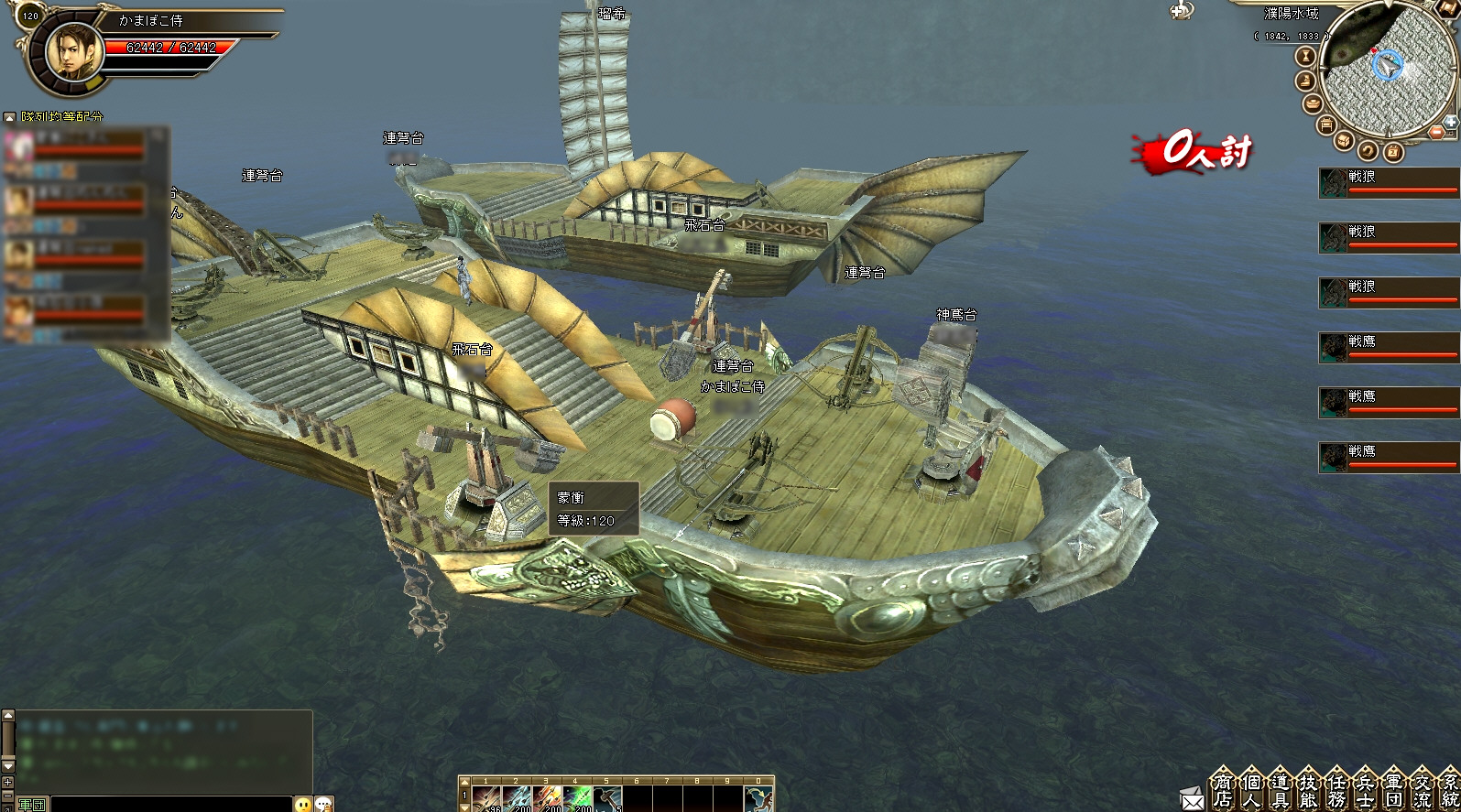Open the 道具 items menu
The image size is (1461, 812).
(x=1279, y=790)
